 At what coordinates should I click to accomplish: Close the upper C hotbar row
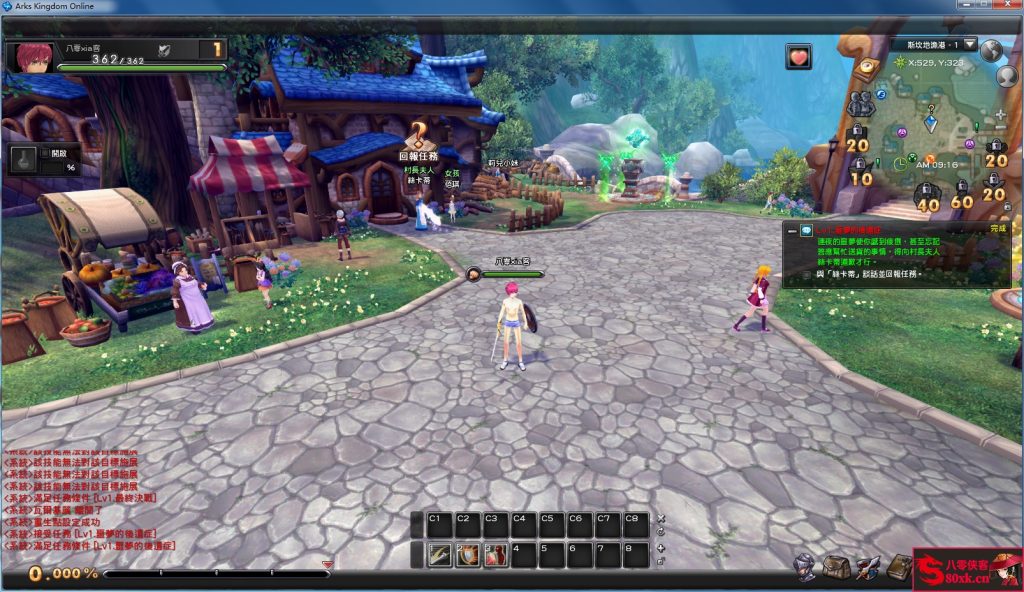pyautogui.click(x=660, y=519)
